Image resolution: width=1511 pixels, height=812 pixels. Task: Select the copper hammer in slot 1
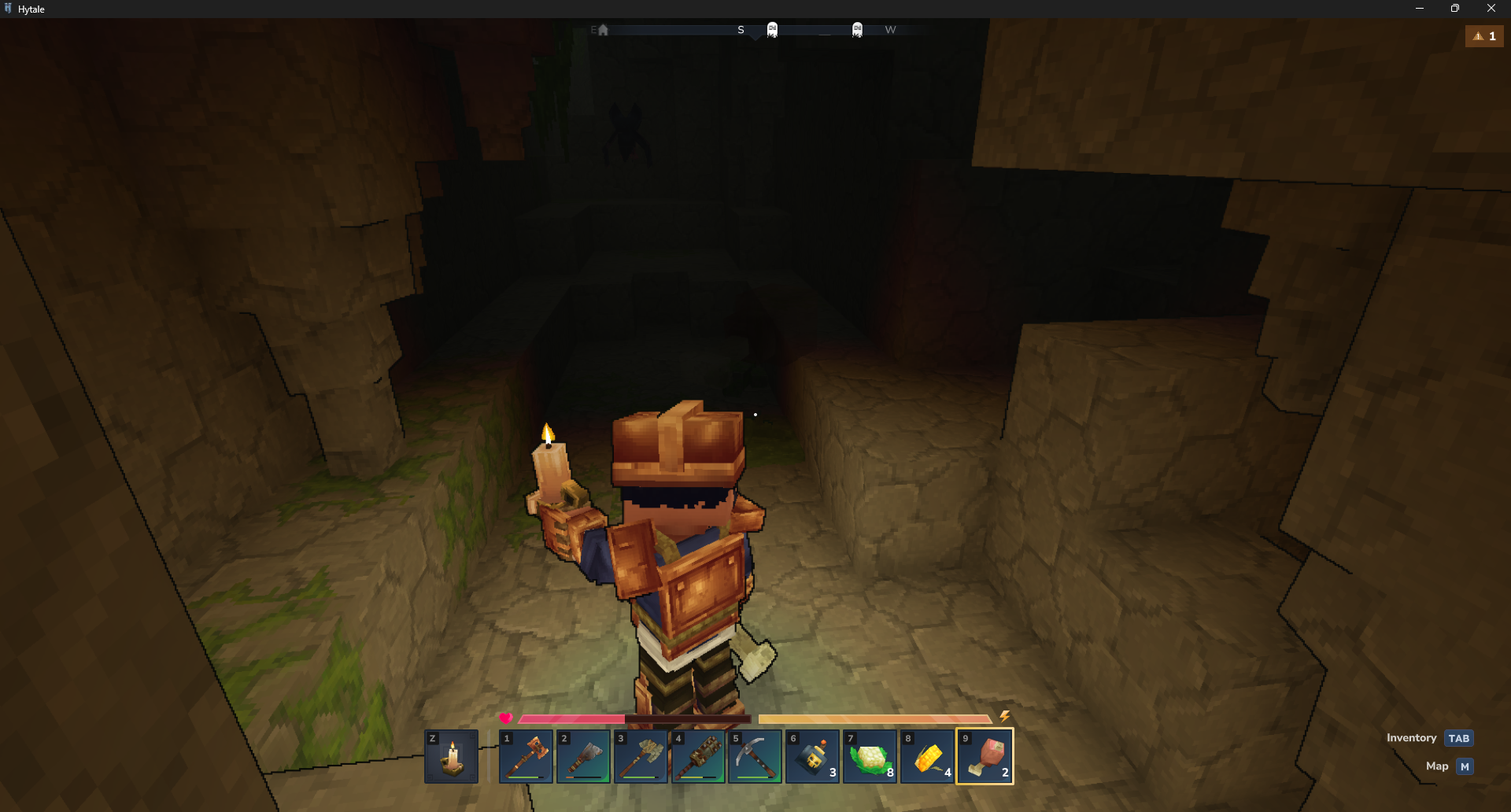[526, 757]
